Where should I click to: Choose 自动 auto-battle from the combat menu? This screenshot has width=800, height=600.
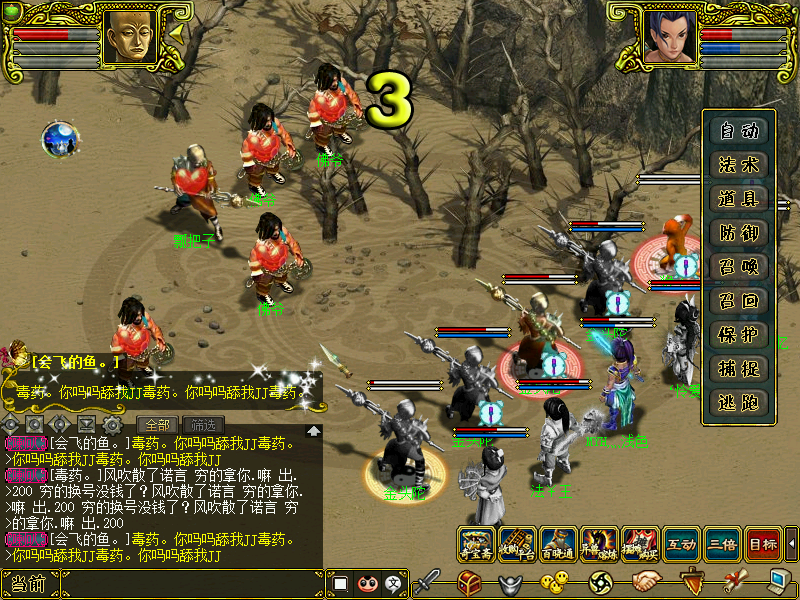739,130
